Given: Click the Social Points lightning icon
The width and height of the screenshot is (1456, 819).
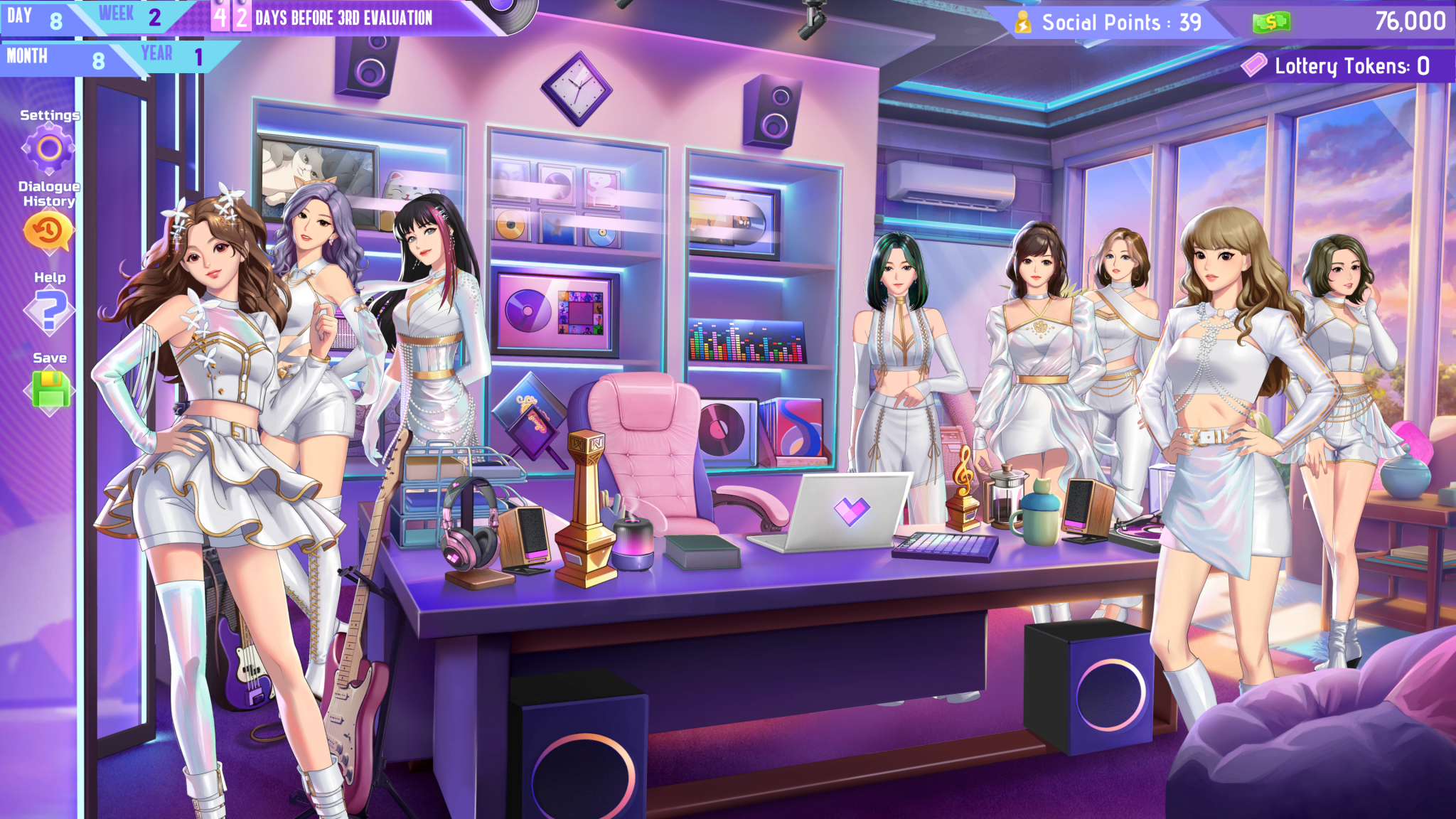Looking at the screenshot, I should 1024,22.
